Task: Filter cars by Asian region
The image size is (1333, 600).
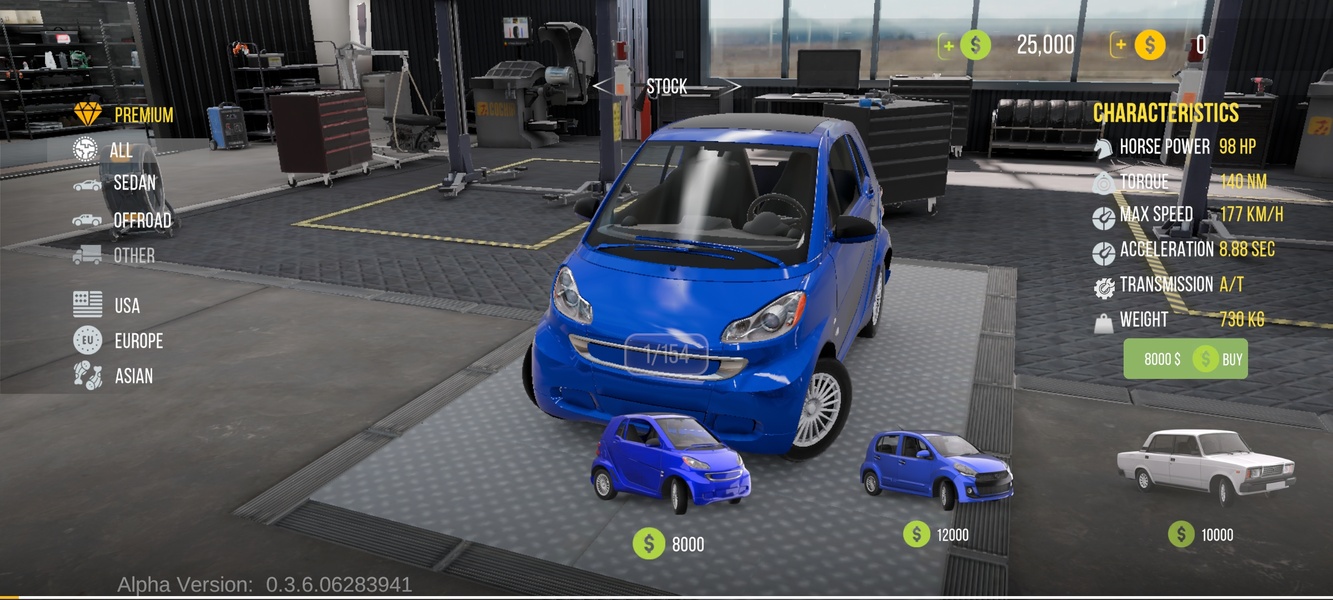Action: (114, 376)
